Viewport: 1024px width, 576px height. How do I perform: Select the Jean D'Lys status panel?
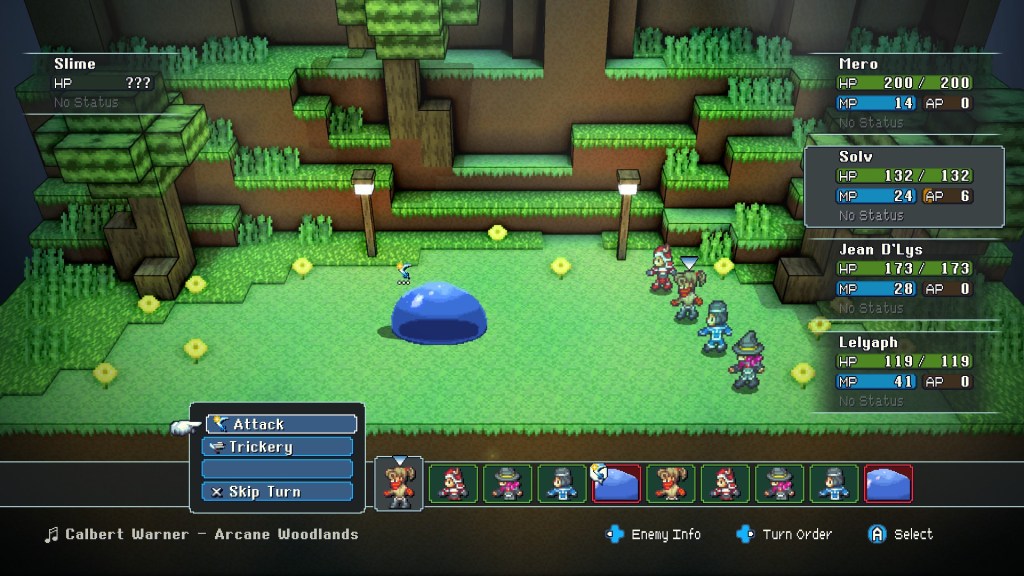click(904, 278)
